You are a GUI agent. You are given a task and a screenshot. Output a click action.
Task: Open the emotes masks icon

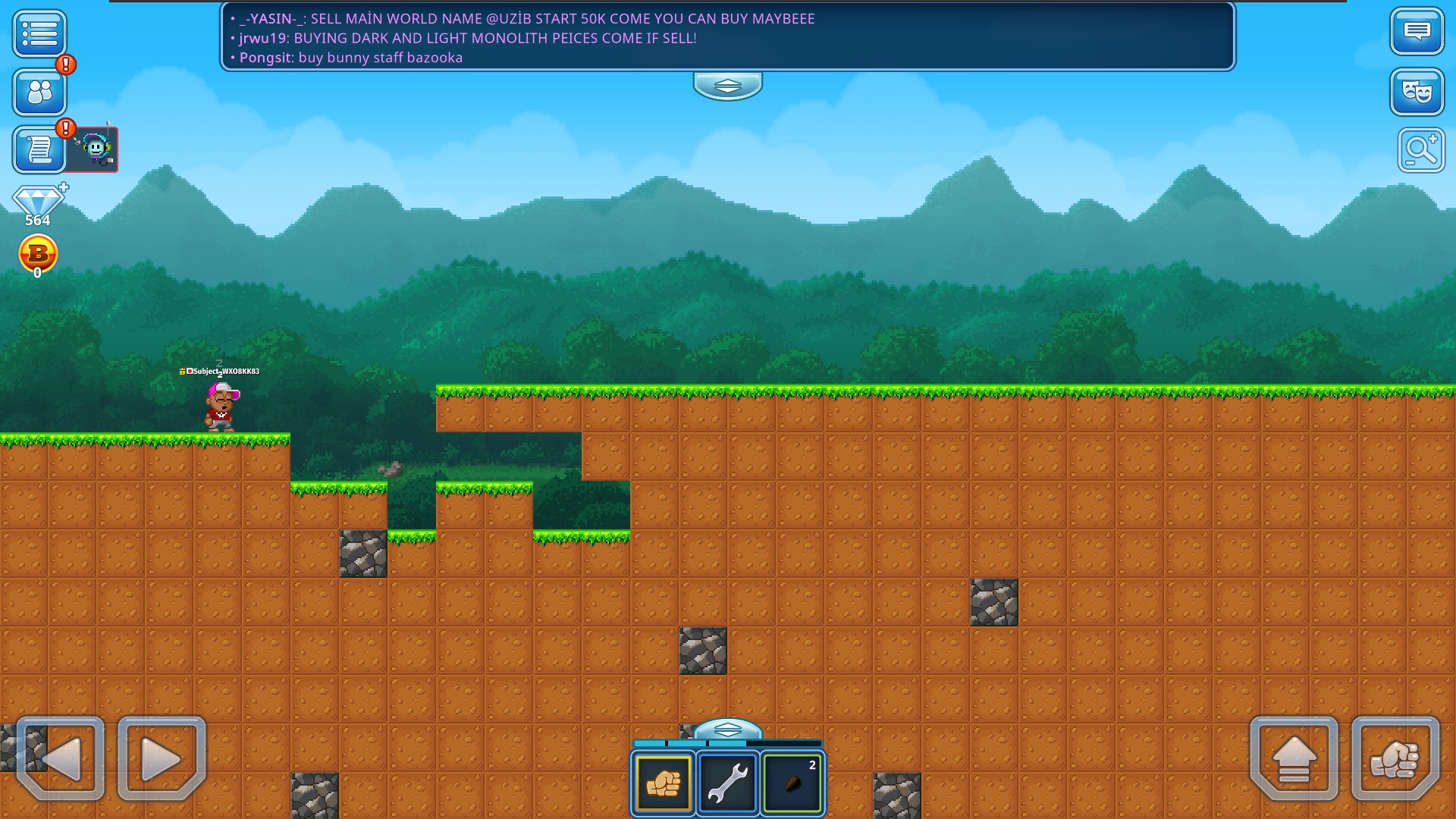[1417, 93]
